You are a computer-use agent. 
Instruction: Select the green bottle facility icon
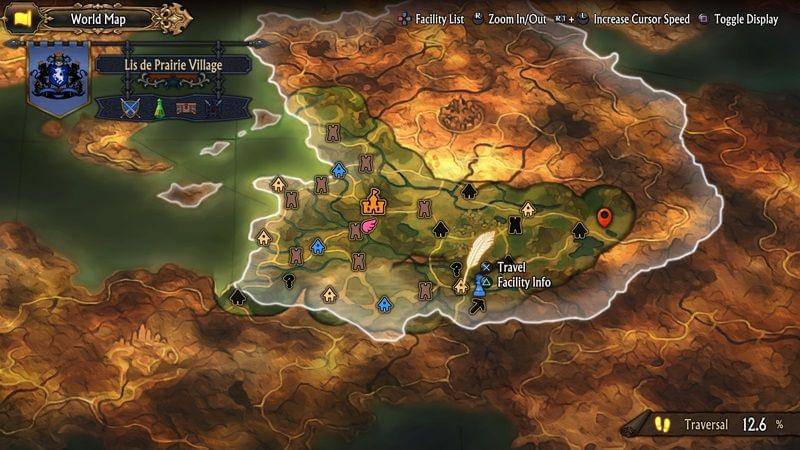[158, 108]
